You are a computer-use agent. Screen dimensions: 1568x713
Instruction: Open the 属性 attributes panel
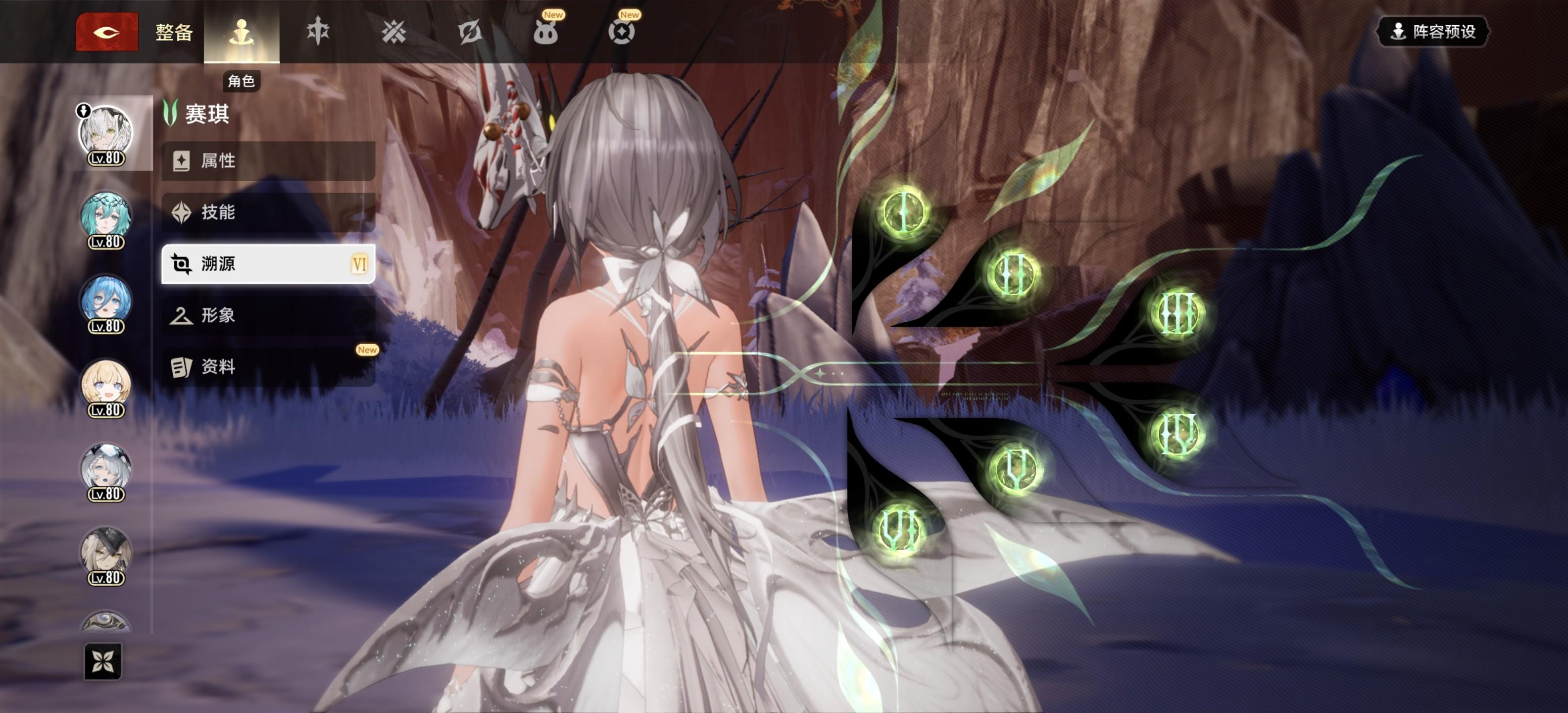coord(268,161)
